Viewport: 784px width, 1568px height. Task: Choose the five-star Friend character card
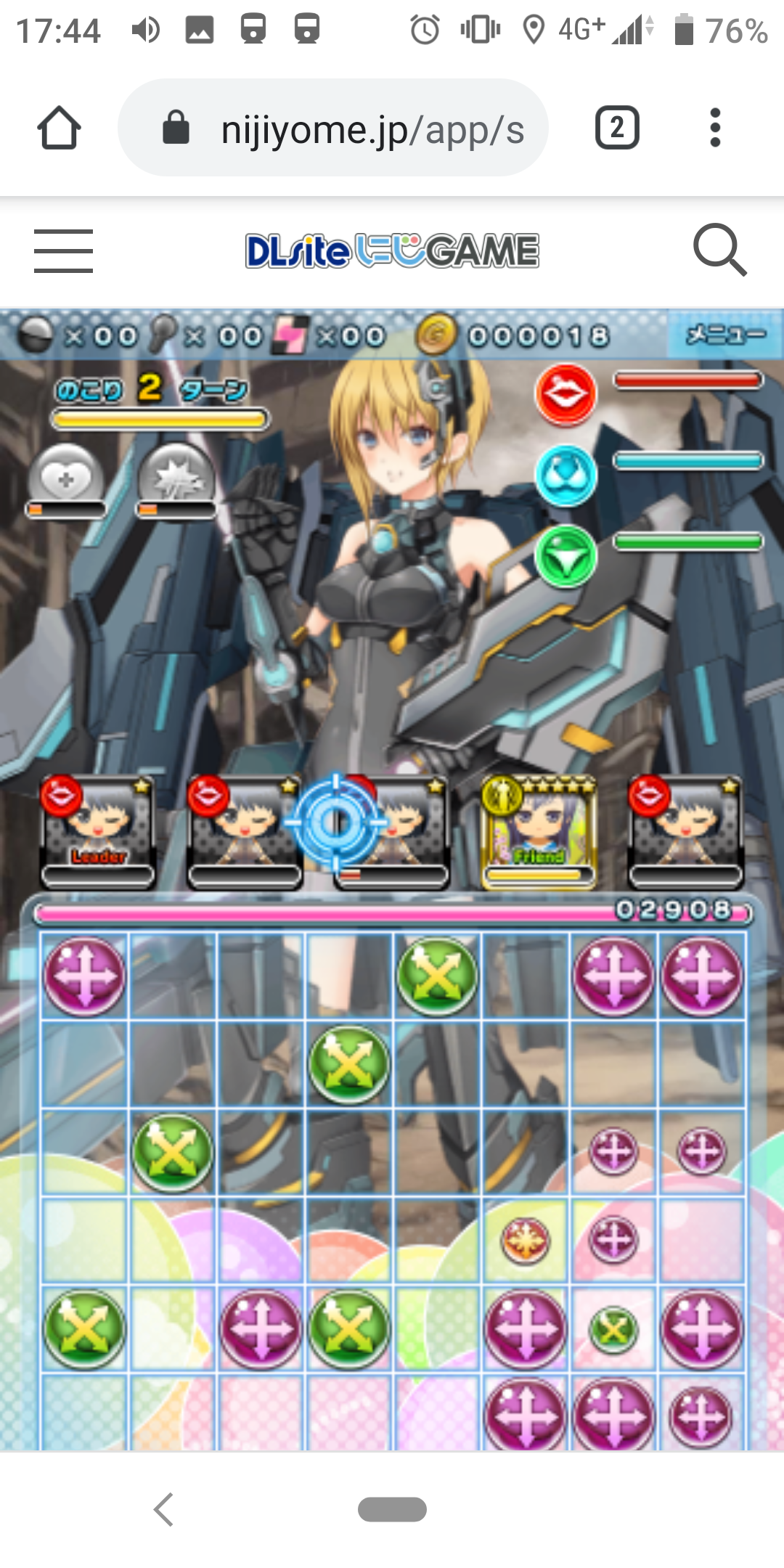pyautogui.click(x=538, y=831)
